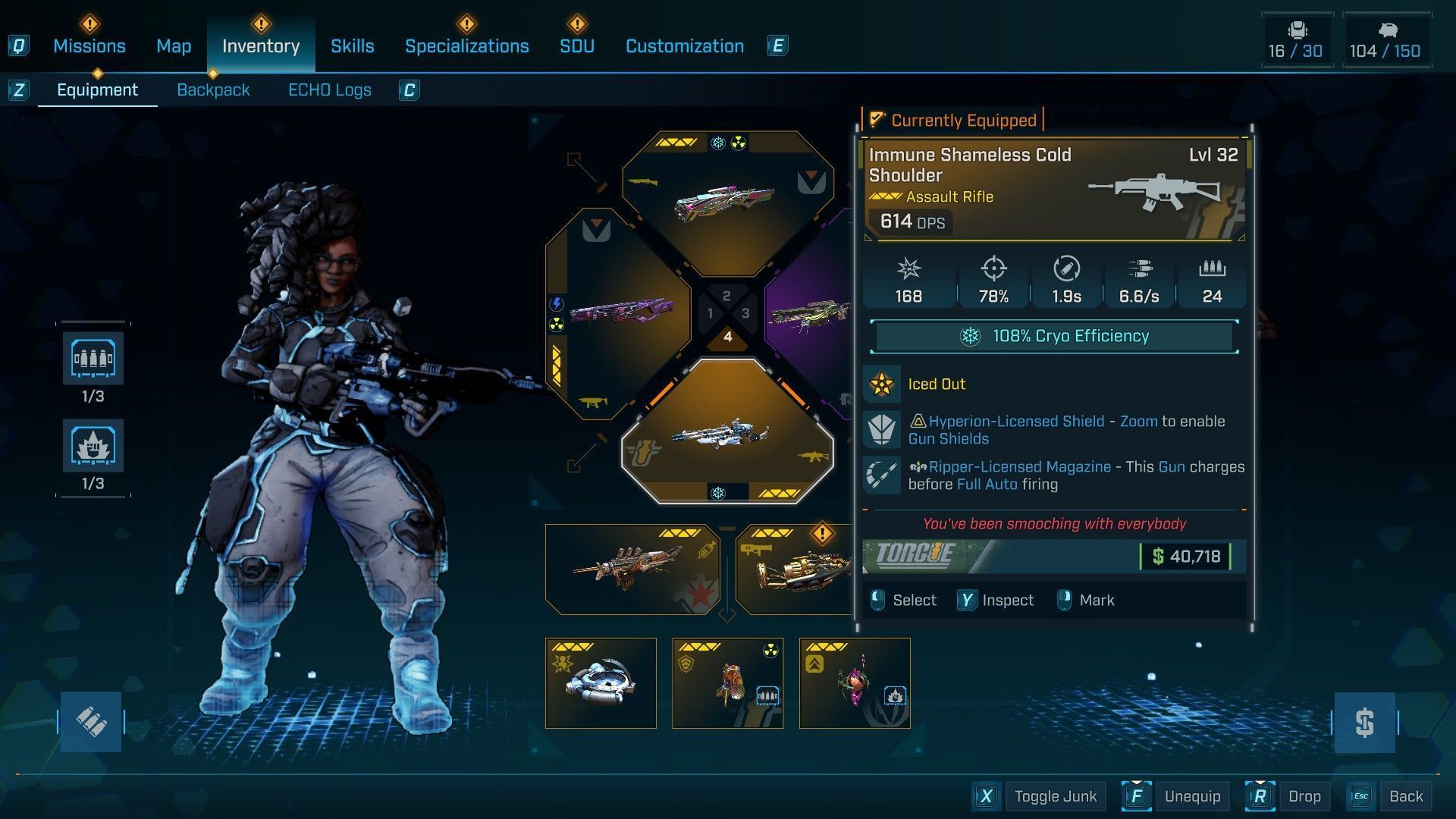Click the syringe repkit gear slot
The height and width of the screenshot is (819, 1456).
click(632, 569)
